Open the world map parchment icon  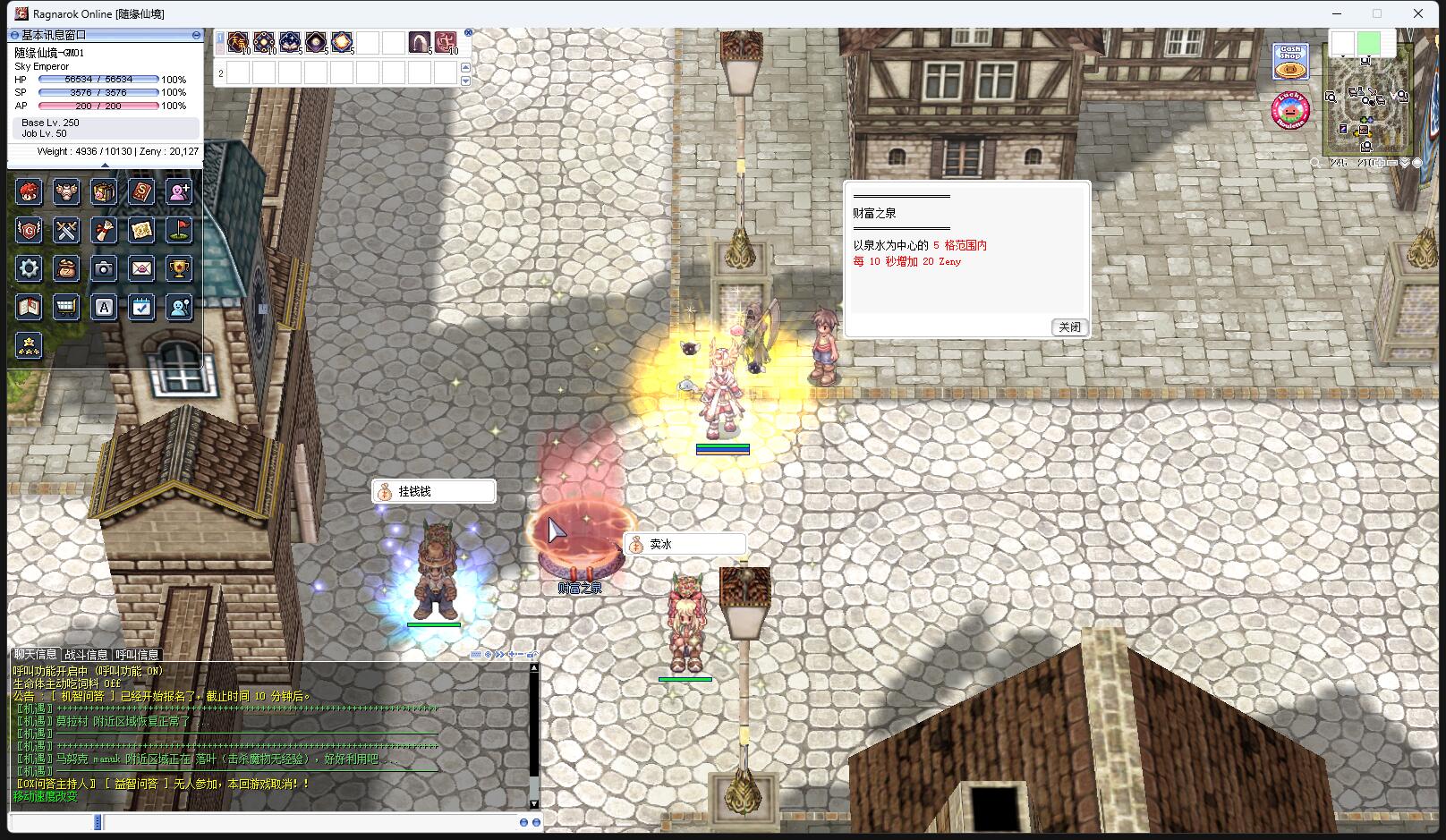(141, 231)
